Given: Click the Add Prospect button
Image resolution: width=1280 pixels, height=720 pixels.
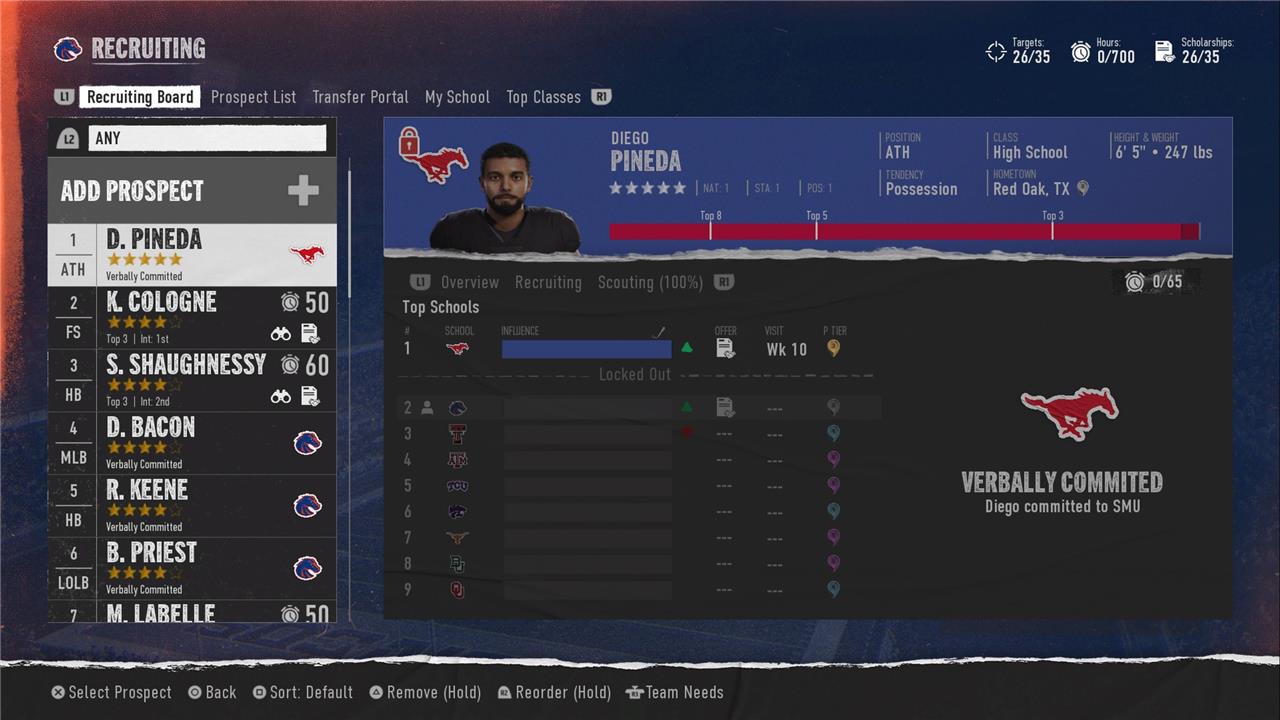Looking at the screenshot, I should 192,191.
